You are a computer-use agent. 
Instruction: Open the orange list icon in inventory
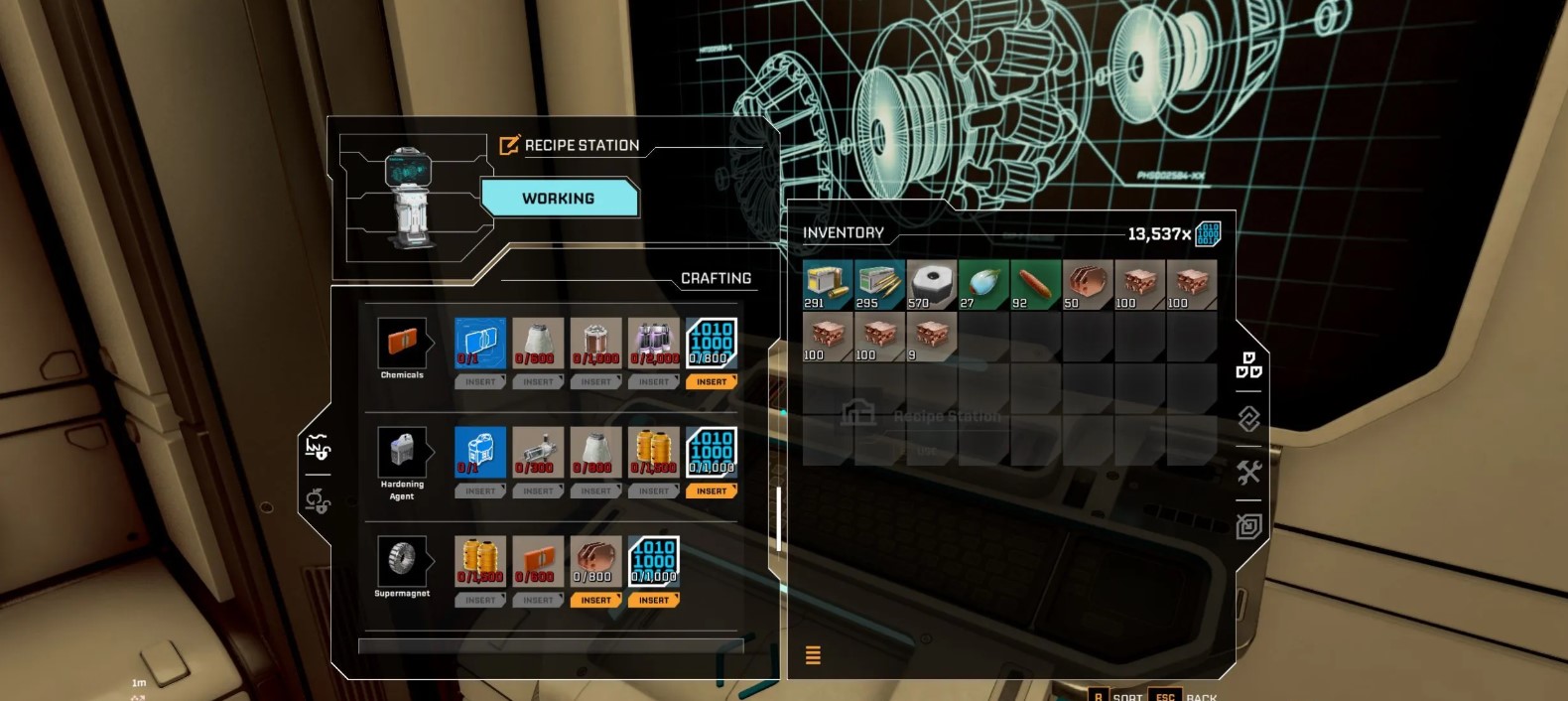pyautogui.click(x=813, y=655)
